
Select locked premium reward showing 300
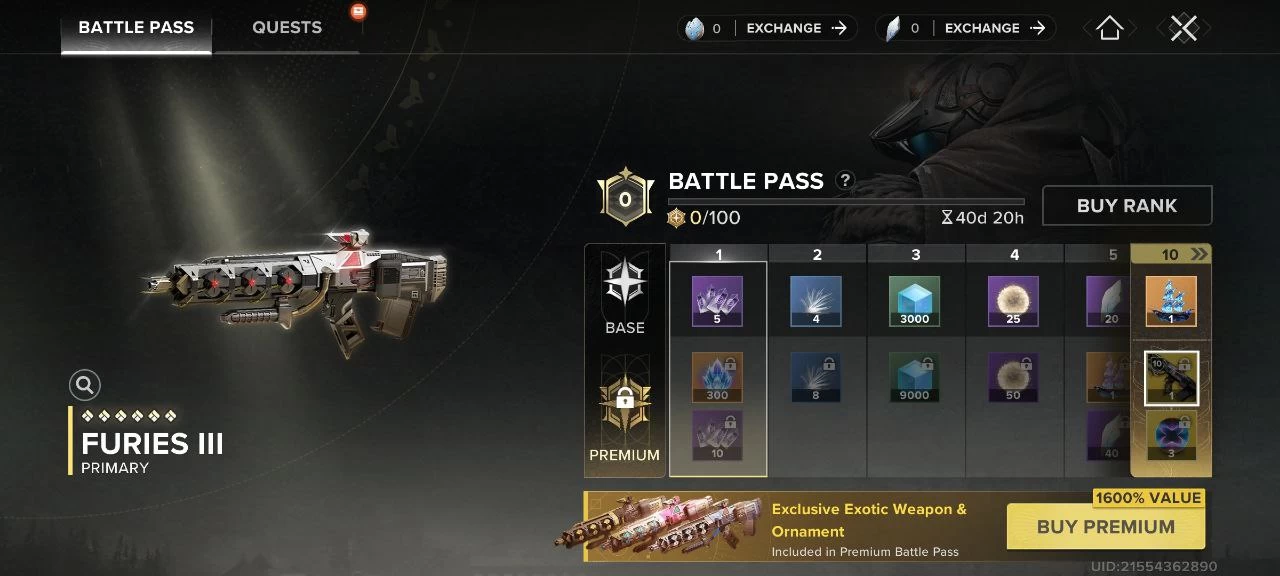717,377
